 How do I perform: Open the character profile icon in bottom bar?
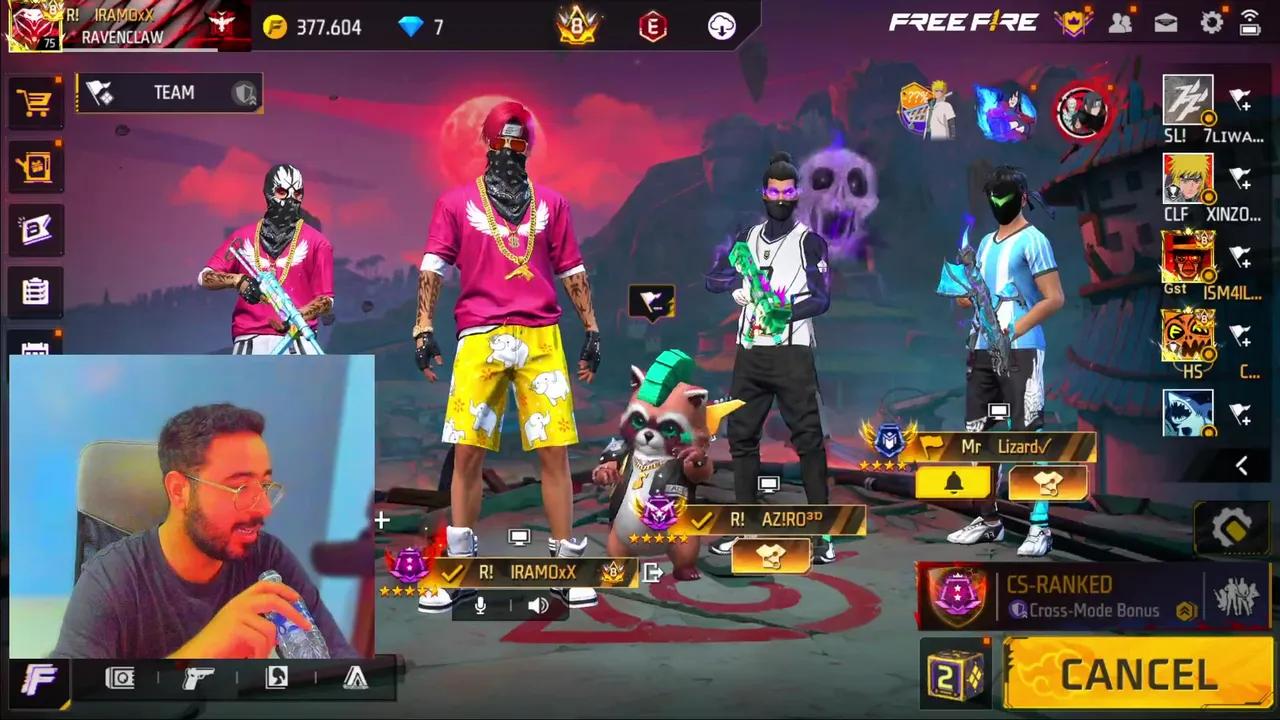pos(276,677)
